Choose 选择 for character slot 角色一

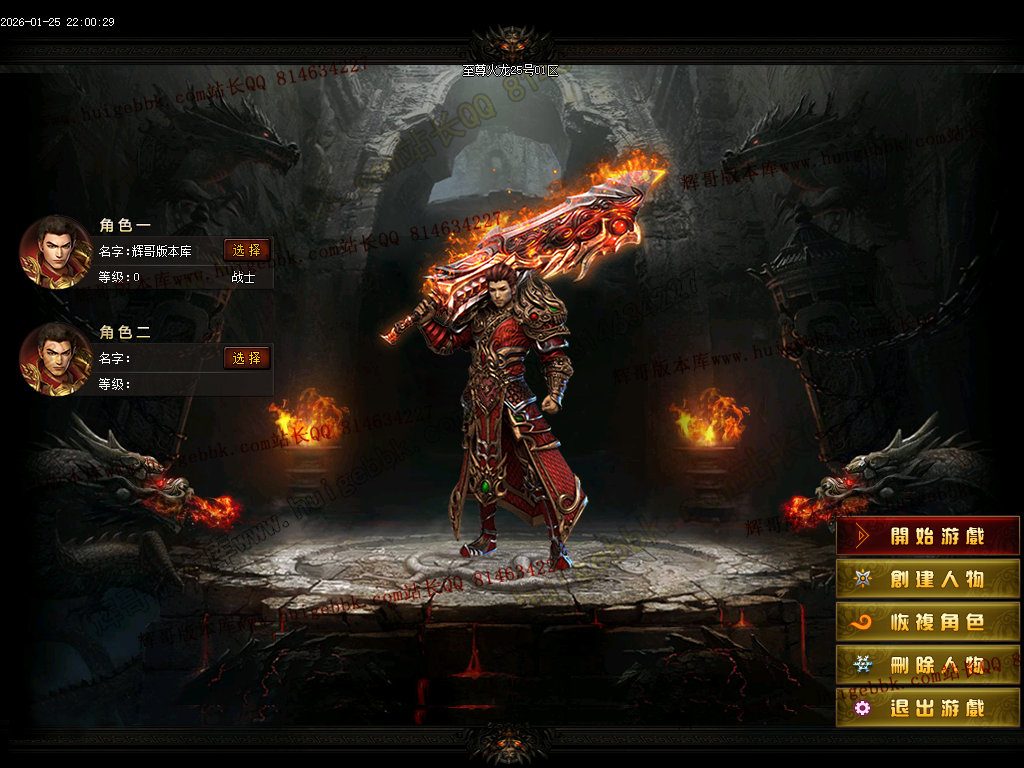(246, 250)
